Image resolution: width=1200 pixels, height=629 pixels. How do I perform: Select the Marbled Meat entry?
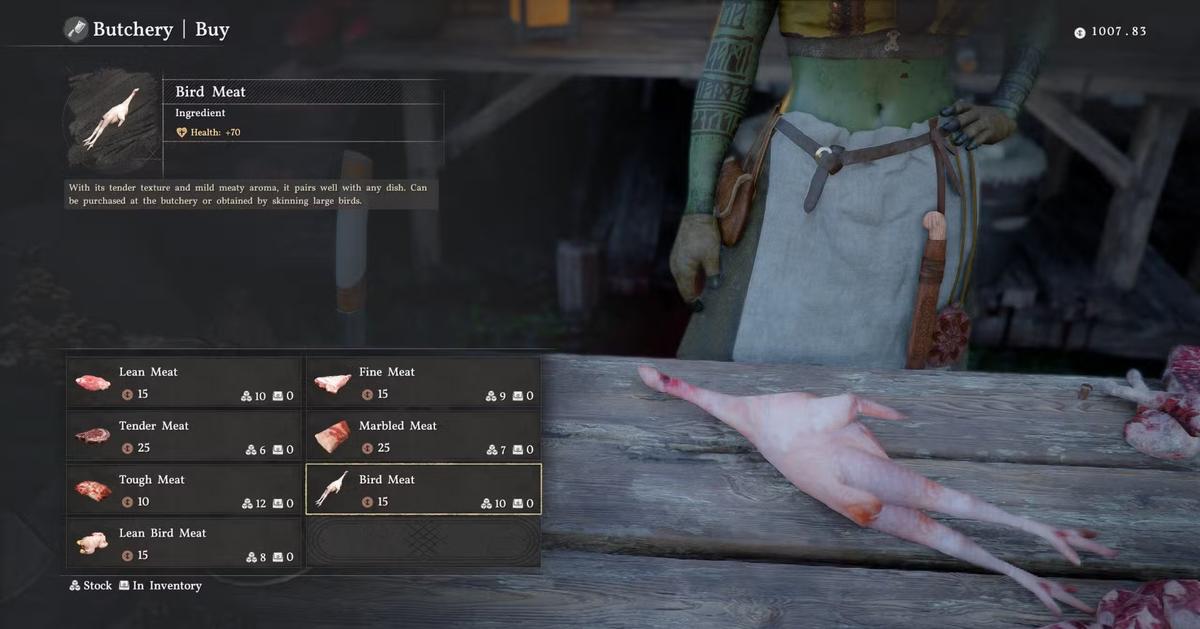423,436
